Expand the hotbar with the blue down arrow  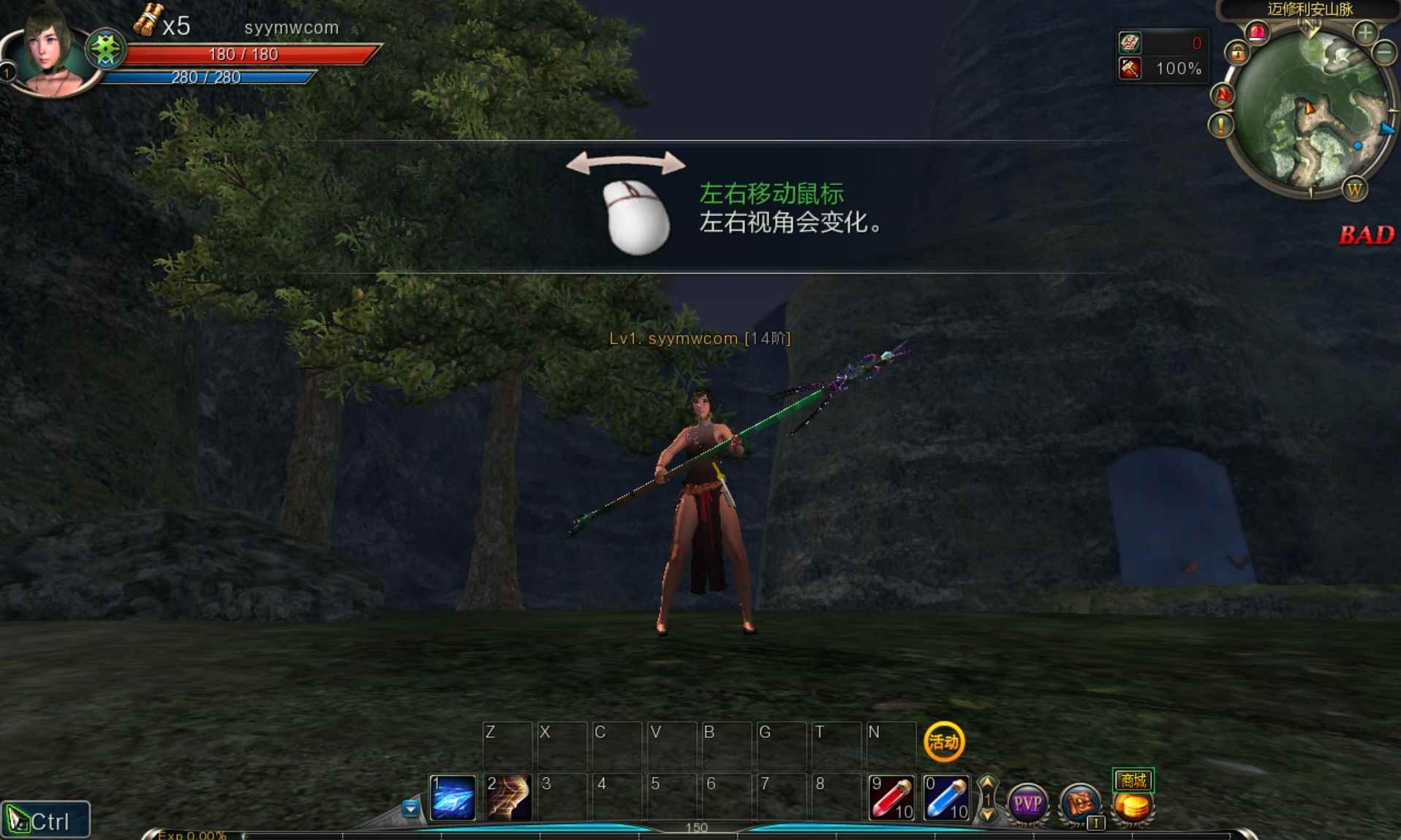(x=411, y=809)
